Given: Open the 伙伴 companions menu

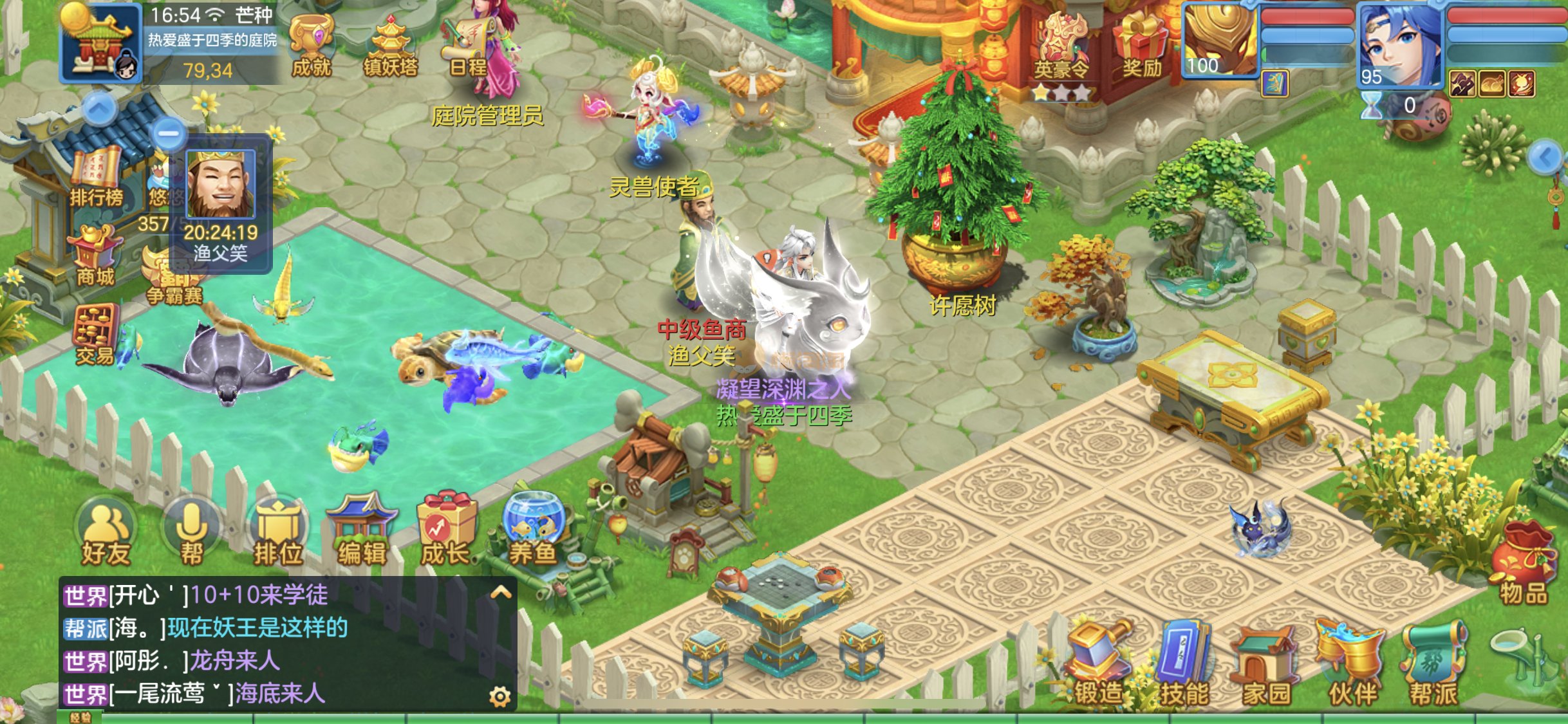Looking at the screenshot, I should (x=1352, y=663).
